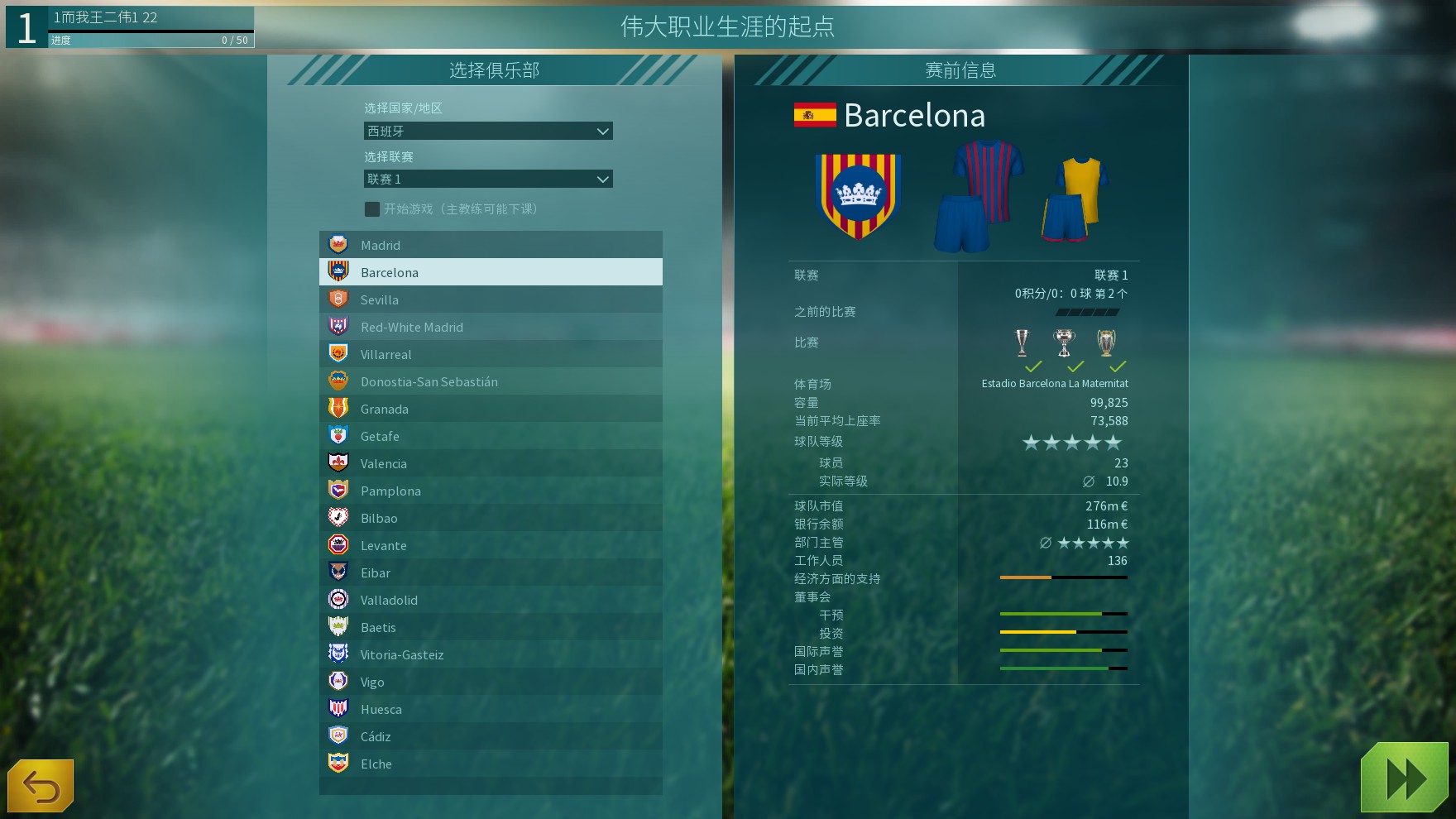Expand the 选择联赛 dropdown showing 联赛 1
Image resolution: width=1456 pixels, height=819 pixels.
point(488,179)
